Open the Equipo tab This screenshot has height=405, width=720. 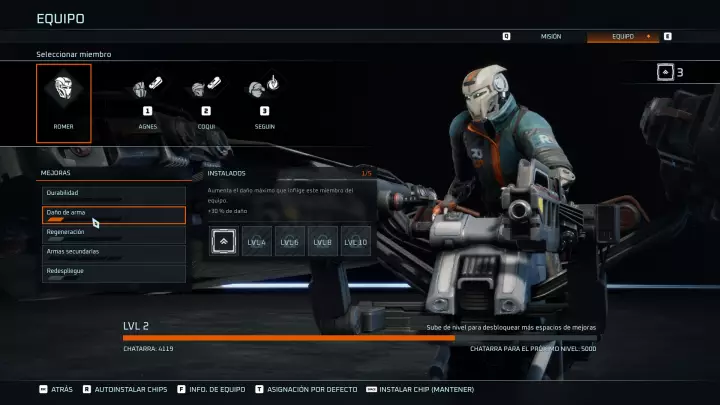623,36
